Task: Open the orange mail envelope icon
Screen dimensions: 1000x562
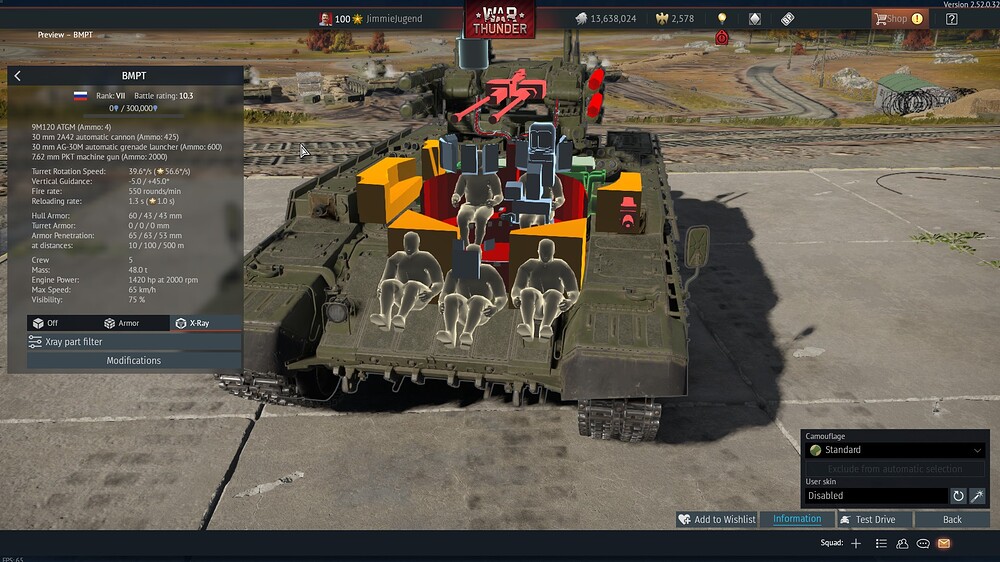Action: coord(944,543)
